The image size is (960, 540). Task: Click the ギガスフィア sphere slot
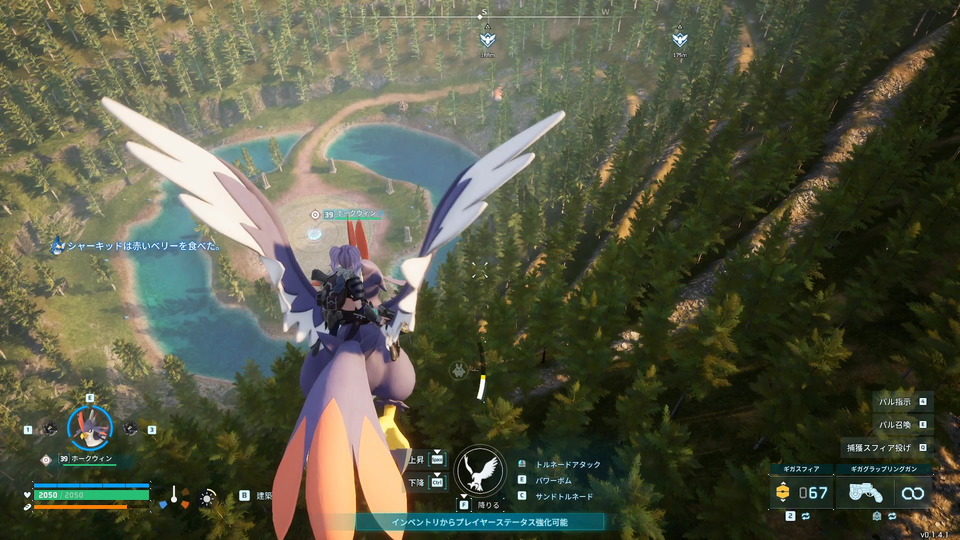[x=801, y=492]
